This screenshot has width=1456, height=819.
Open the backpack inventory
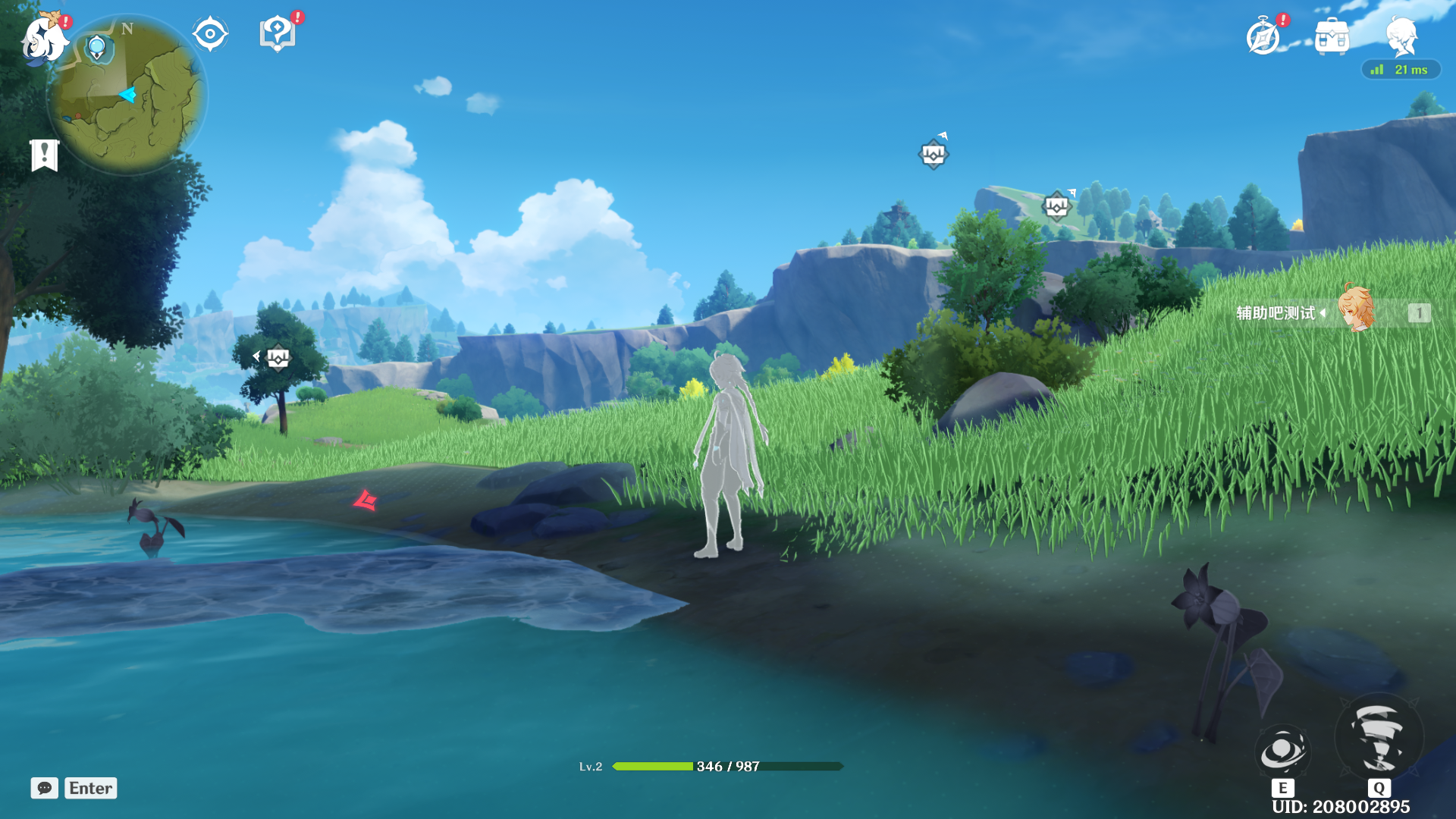[x=1332, y=36]
